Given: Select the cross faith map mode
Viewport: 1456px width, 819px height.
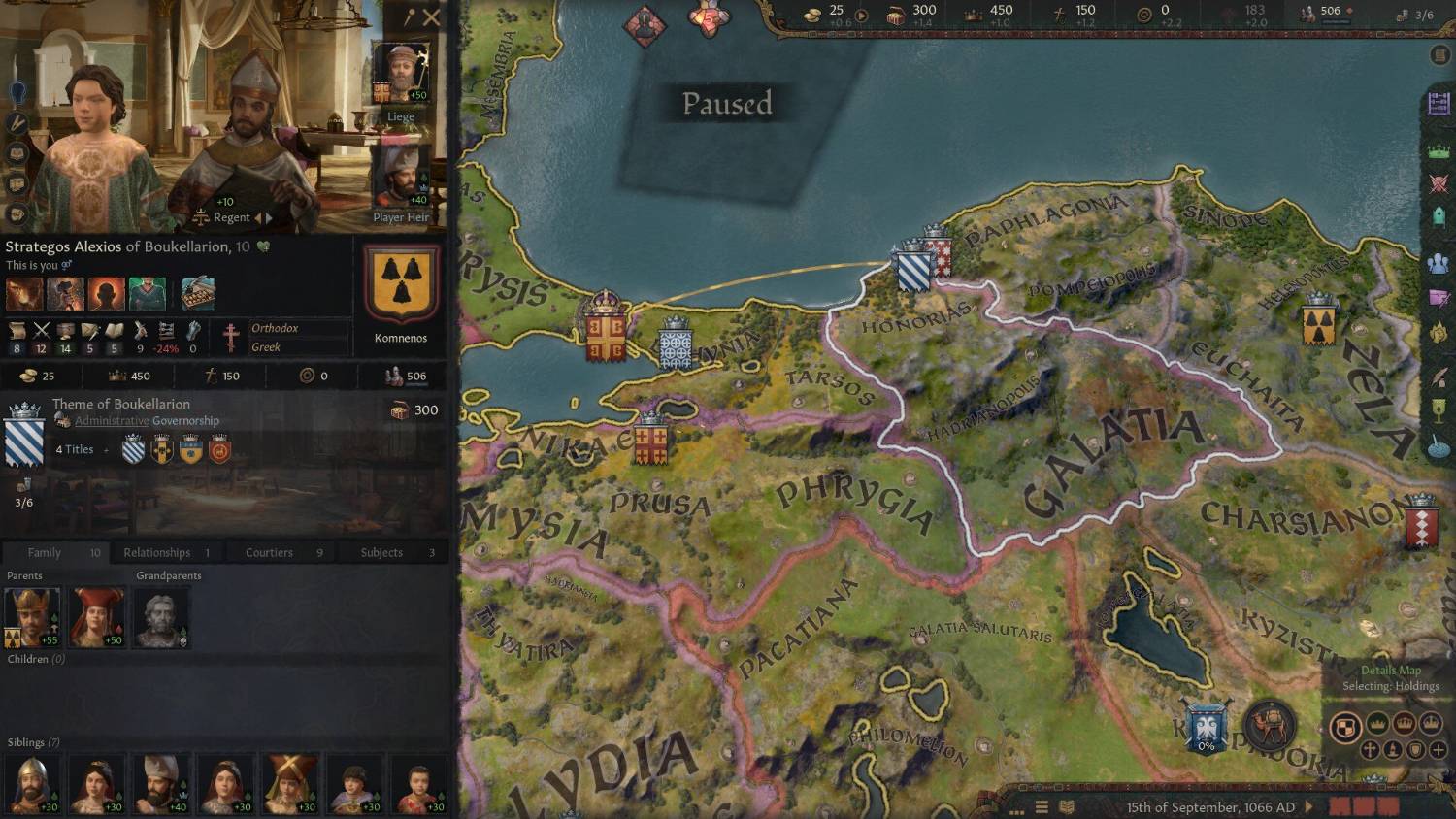Looking at the screenshot, I should pyautogui.click(x=1370, y=750).
